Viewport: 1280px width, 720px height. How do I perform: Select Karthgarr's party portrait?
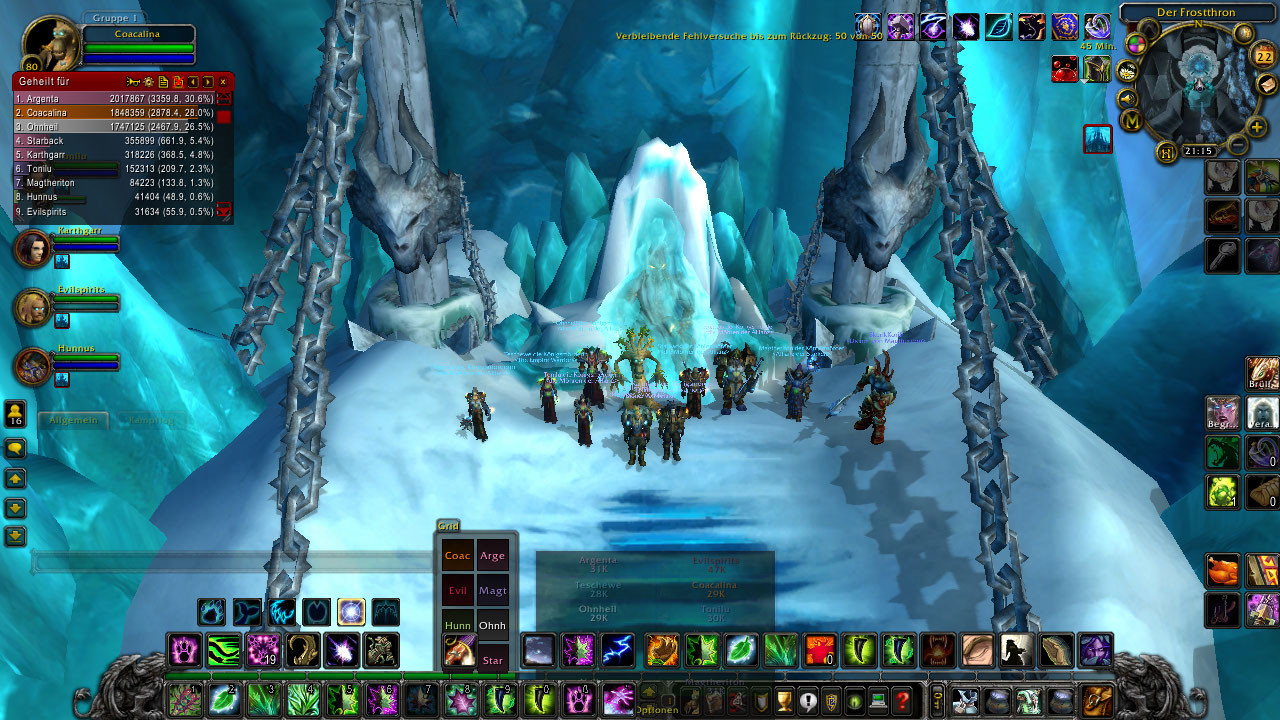(32, 248)
